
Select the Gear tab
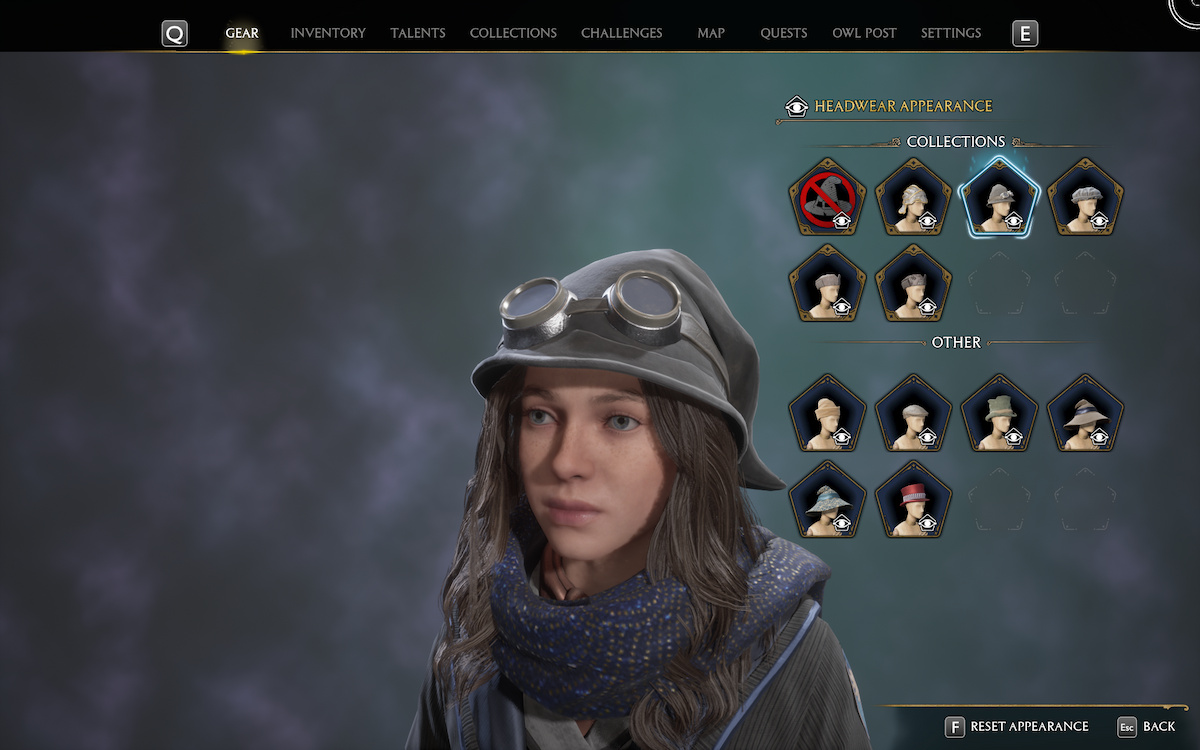242,33
